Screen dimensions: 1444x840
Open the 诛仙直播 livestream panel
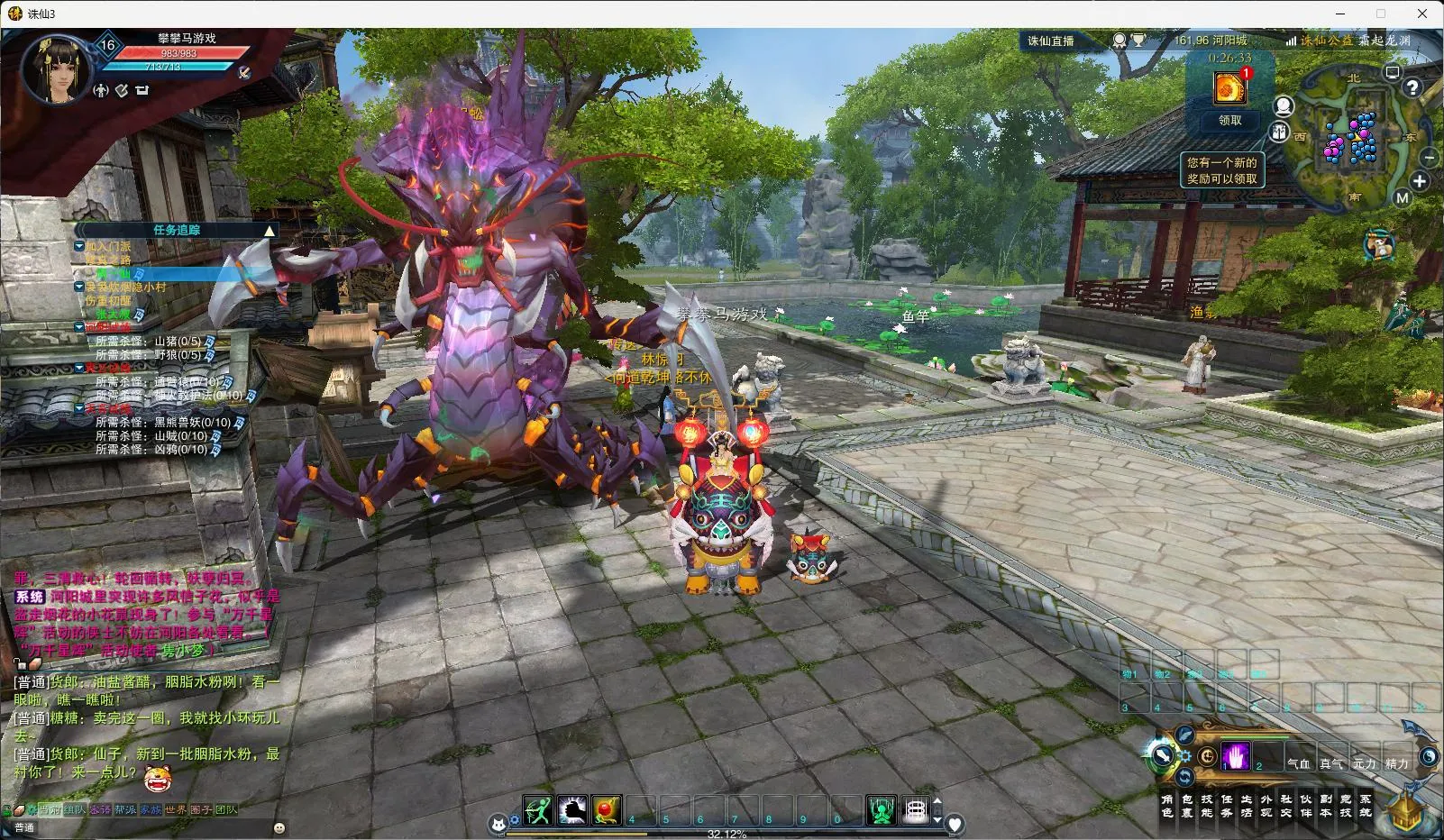1051,41
